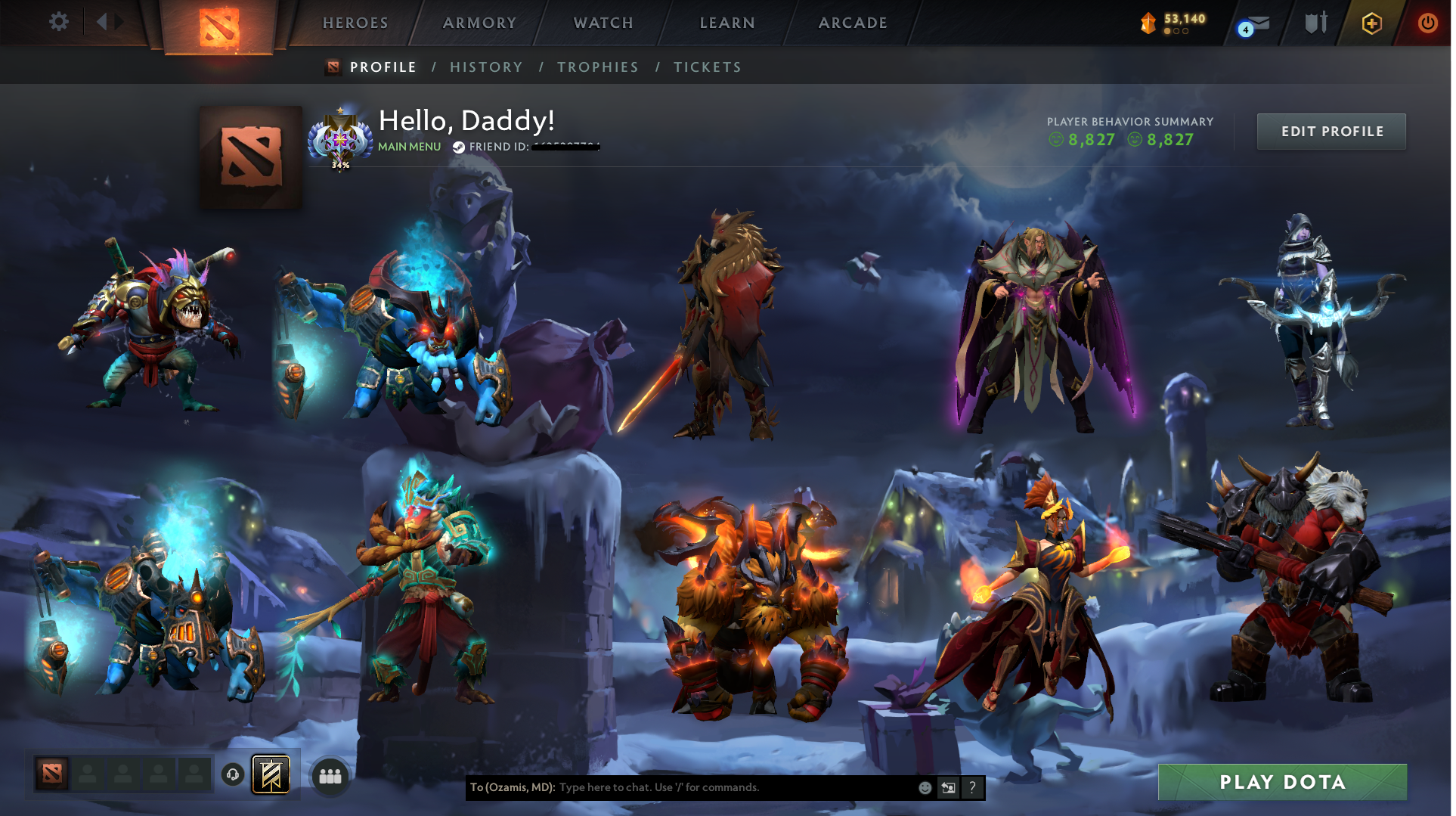The image size is (1456, 816).
Task: Click the guild banner emblem near party slots
Action: point(270,773)
